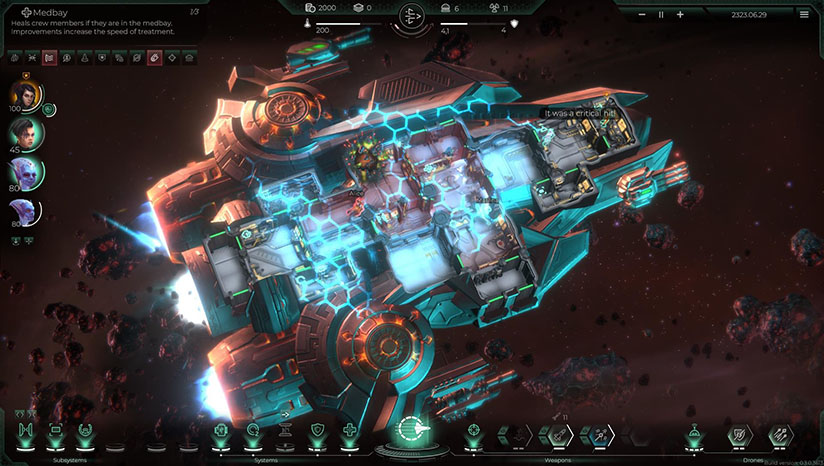Select the red highlighted medbay upgrade icon
This screenshot has height=466, width=824.
[155, 58]
